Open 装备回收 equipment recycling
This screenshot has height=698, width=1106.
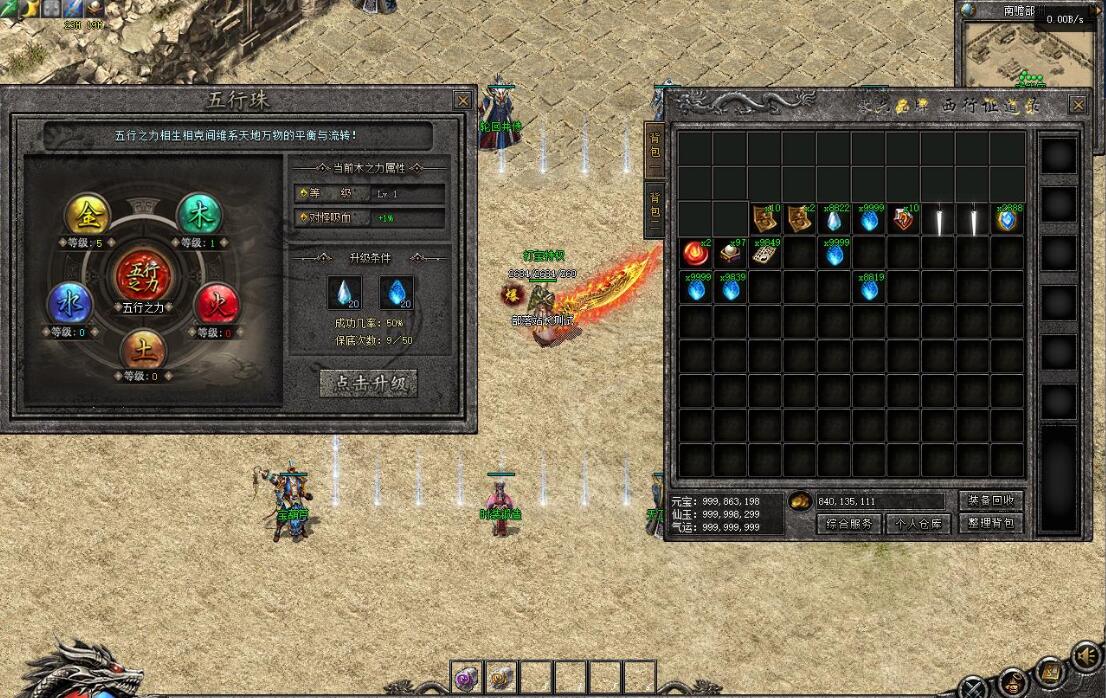coord(991,501)
